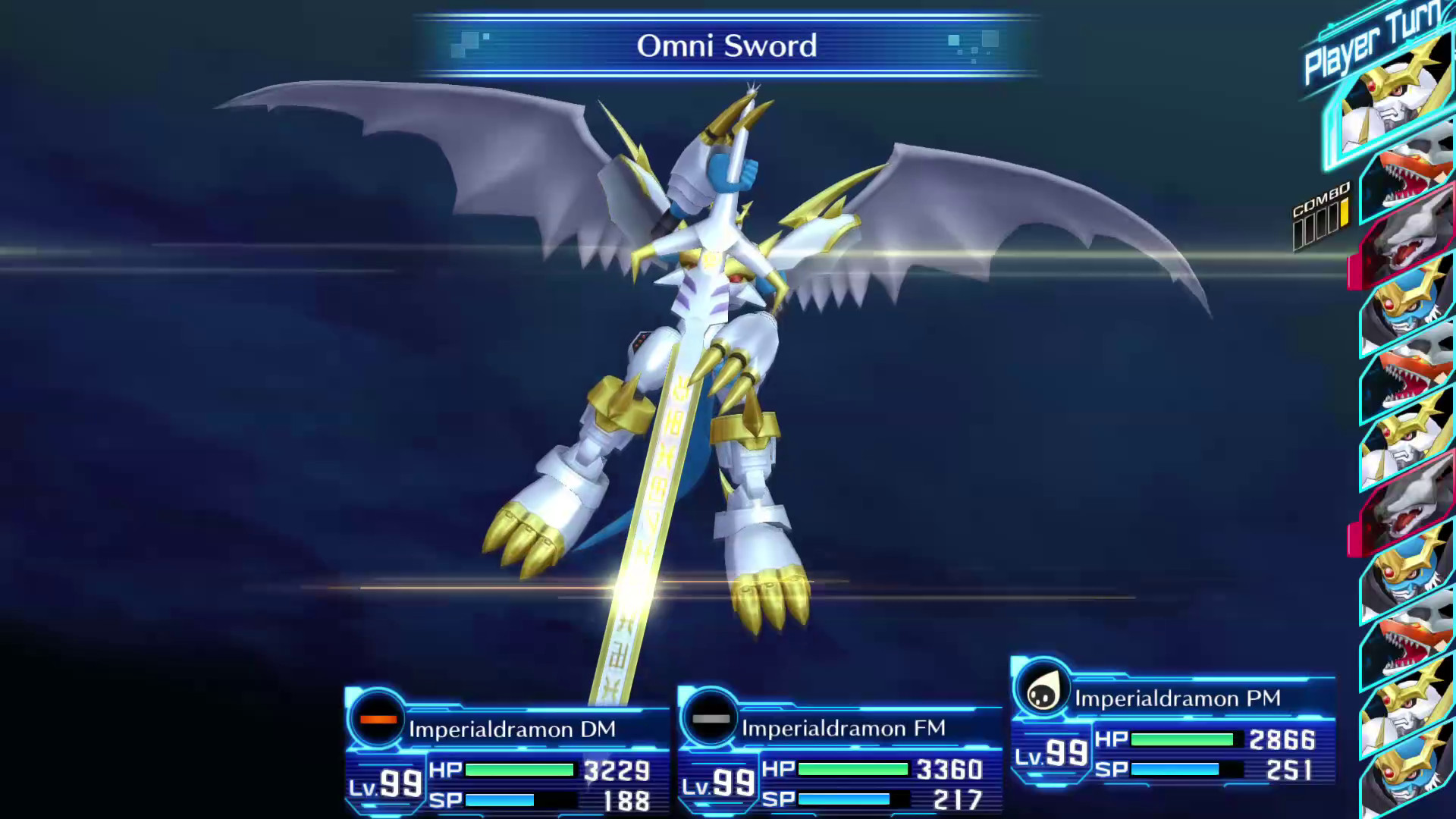
Task: Select the Omni Sword title bar
Action: click(x=727, y=45)
